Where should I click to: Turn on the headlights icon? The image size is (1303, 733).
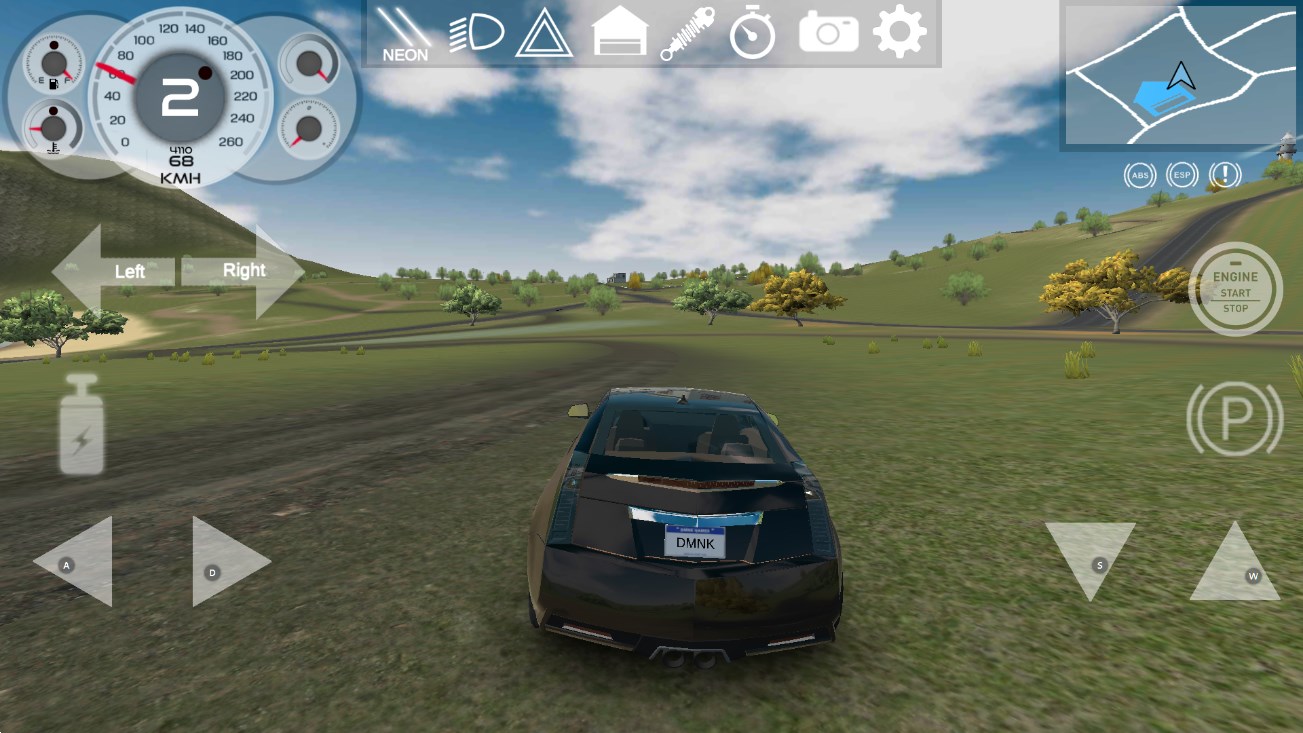476,34
